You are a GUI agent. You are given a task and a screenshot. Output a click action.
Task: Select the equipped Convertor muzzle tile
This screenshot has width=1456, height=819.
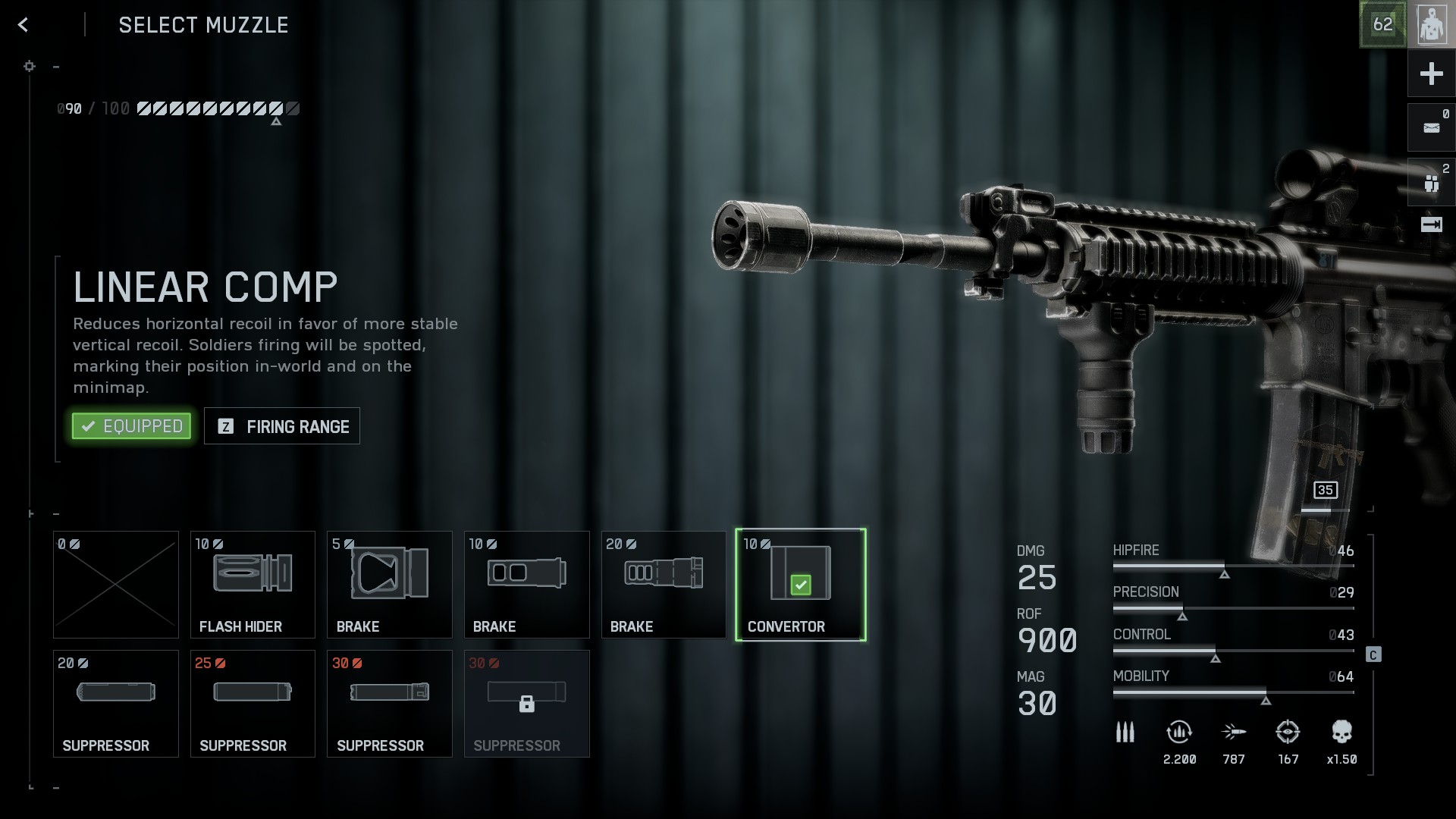tap(801, 585)
